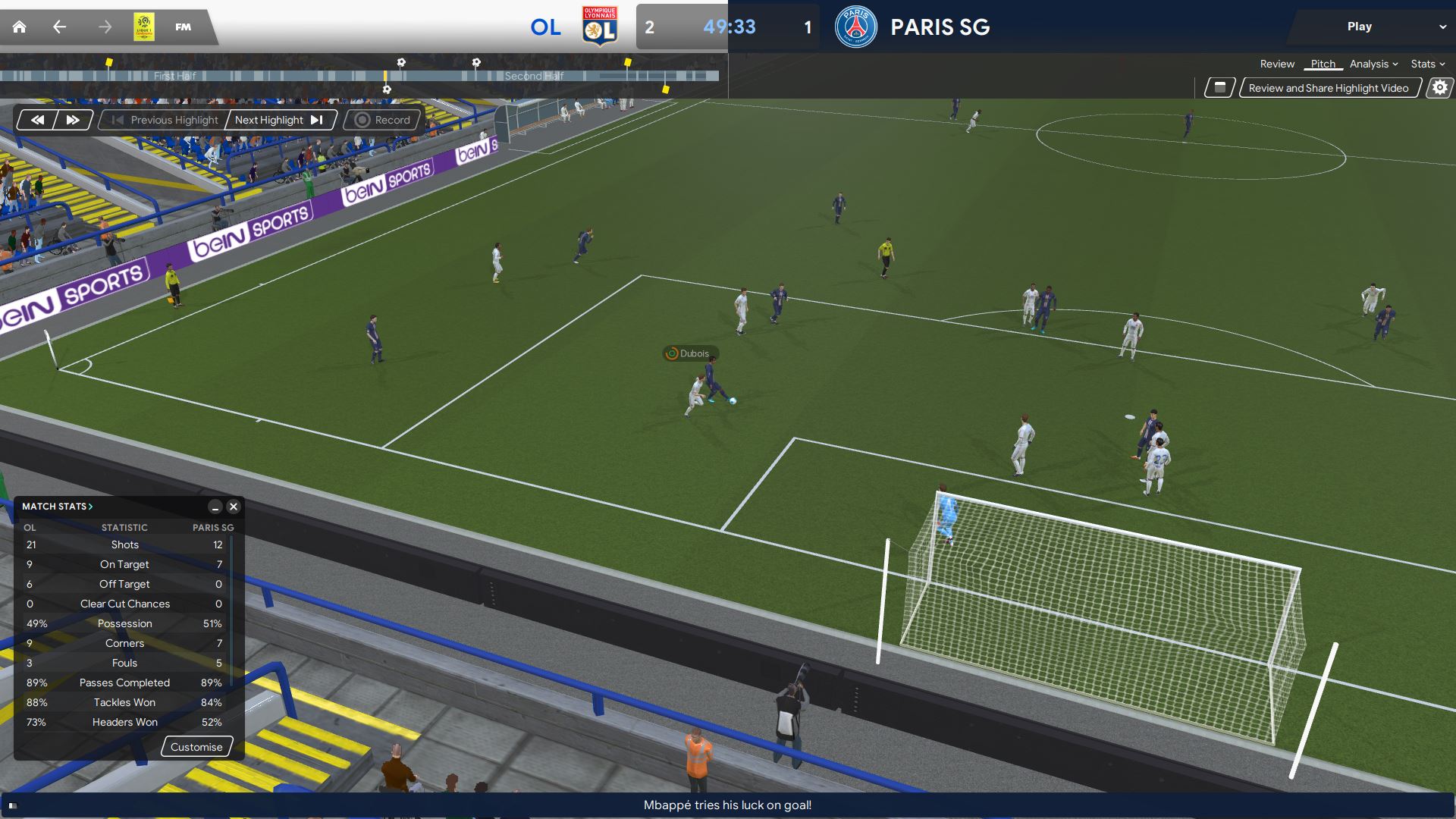Jump to the Previous Highlight
The height and width of the screenshot is (819, 1456).
pyautogui.click(x=165, y=120)
